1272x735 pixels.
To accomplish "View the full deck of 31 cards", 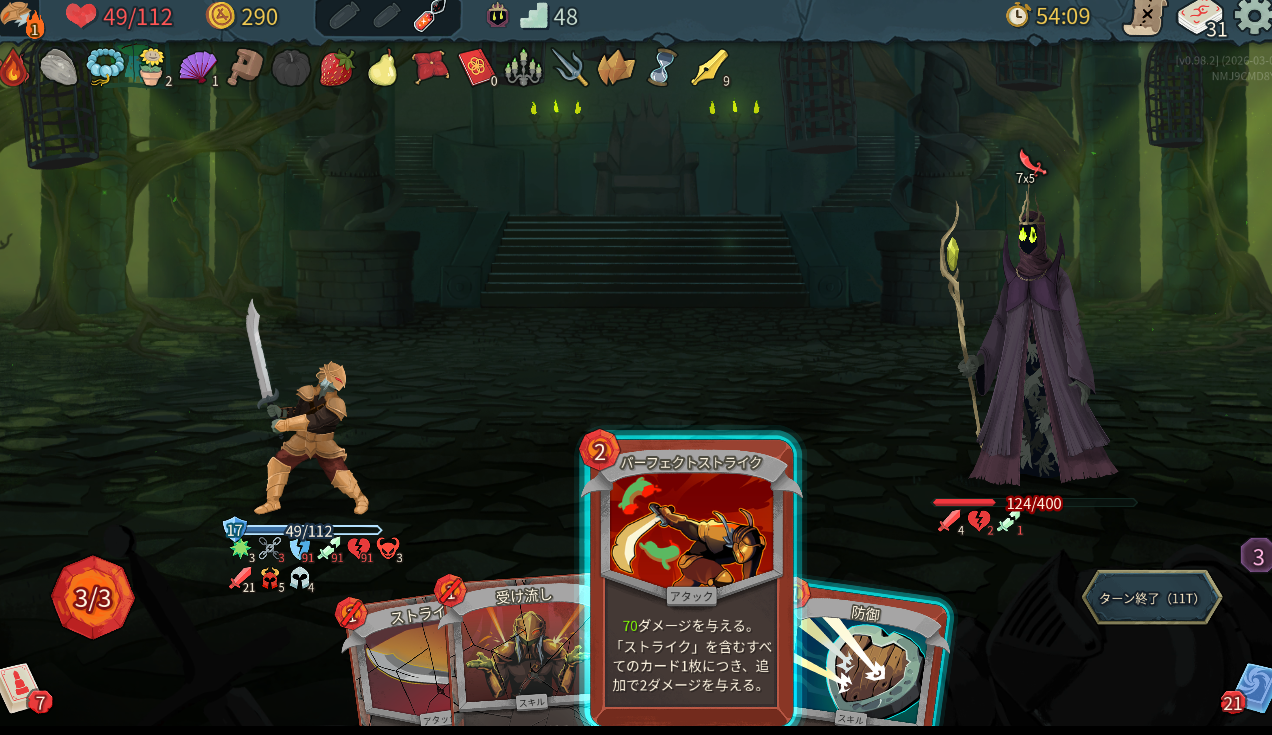I will tap(1199, 16).
